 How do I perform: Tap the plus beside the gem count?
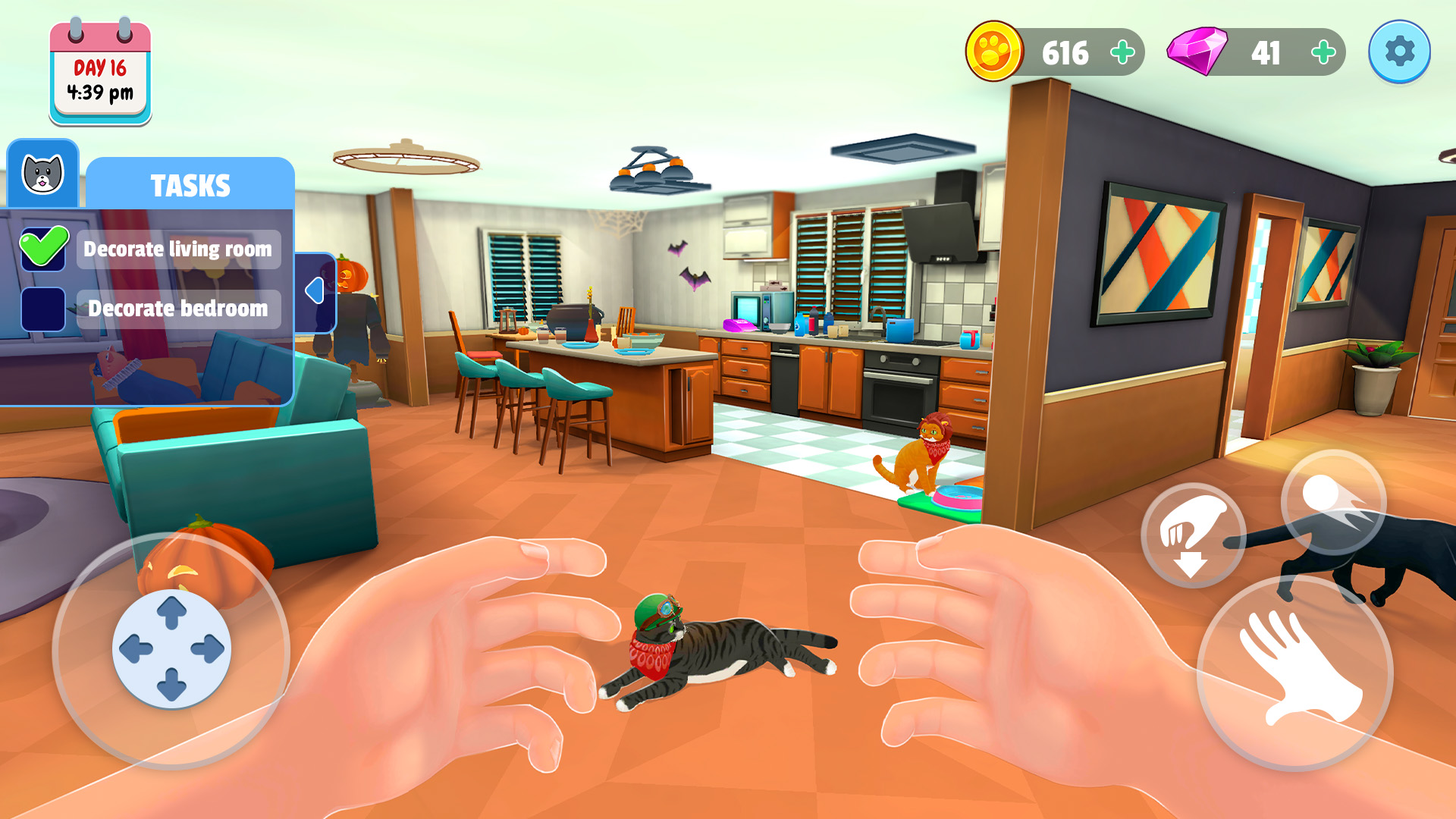(x=1324, y=52)
